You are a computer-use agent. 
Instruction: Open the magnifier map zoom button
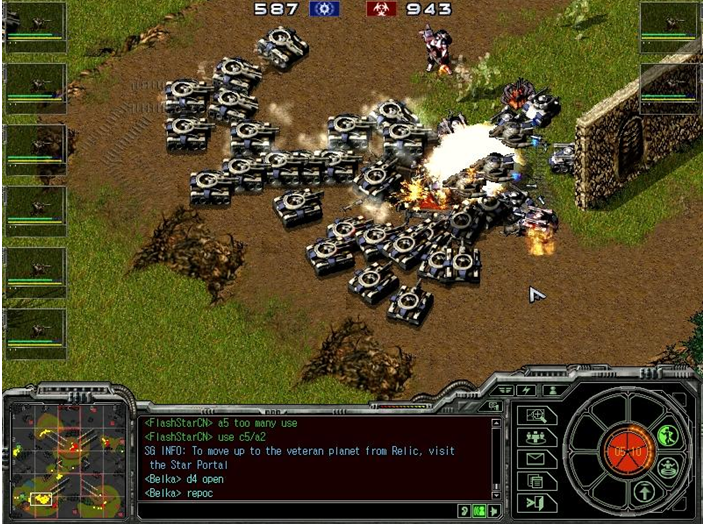click(x=536, y=415)
